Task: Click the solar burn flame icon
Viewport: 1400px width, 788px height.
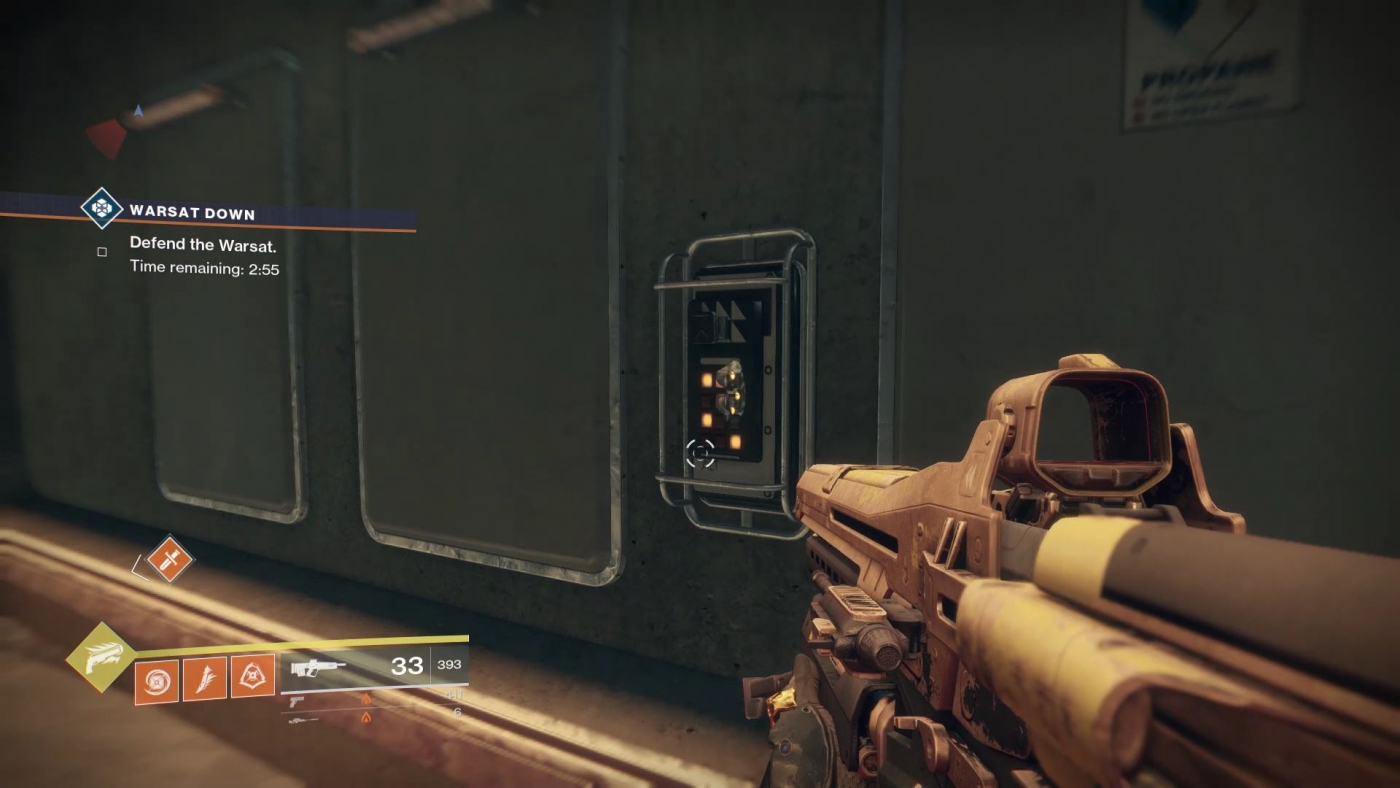Action: point(367,698)
